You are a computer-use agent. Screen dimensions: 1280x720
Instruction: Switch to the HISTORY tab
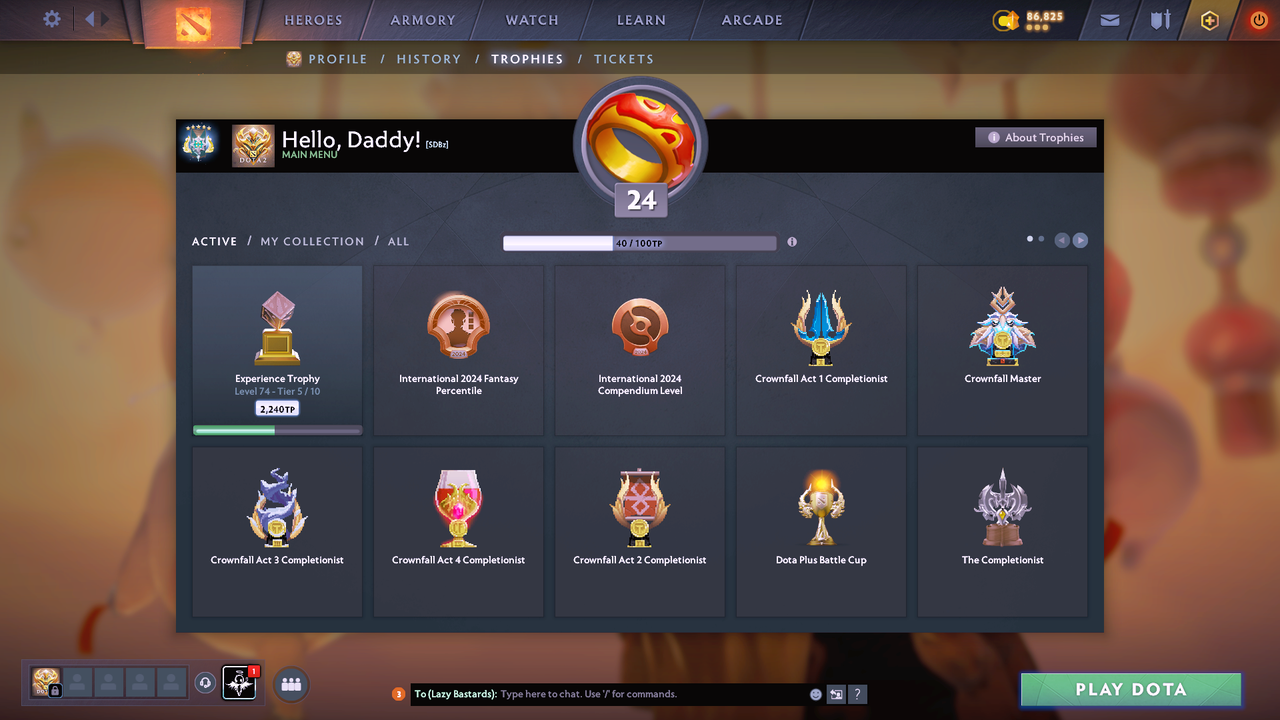pos(428,59)
